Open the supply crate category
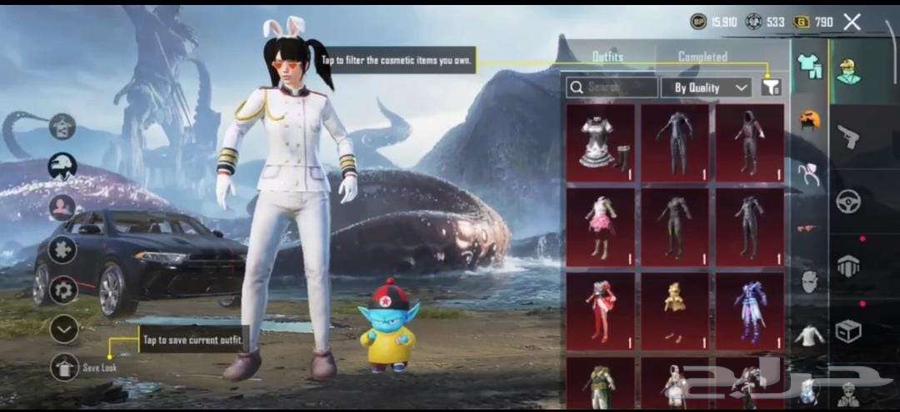This screenshot has height=412, width=900. coord(848,330)
